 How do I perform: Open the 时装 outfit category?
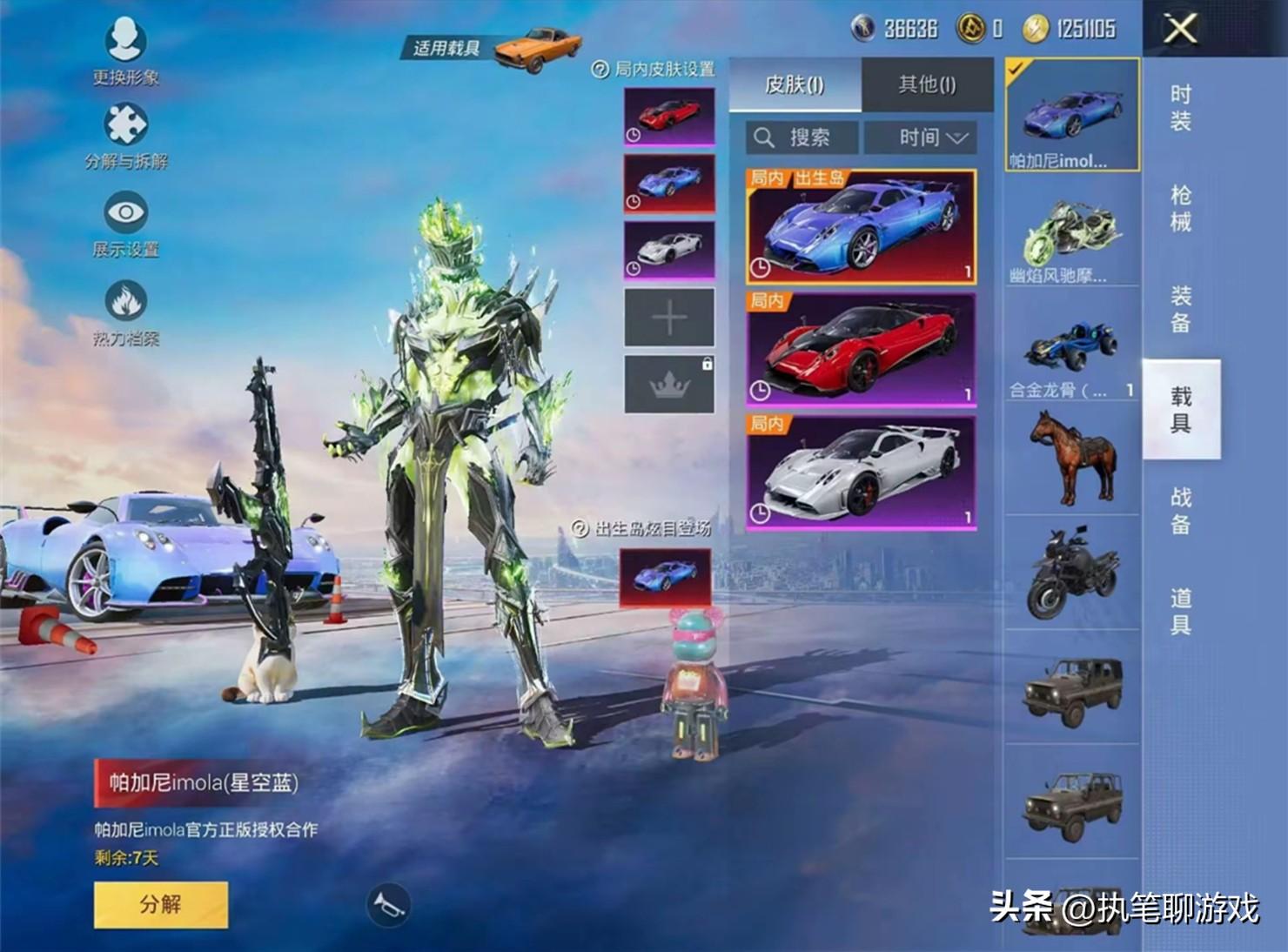click(1180, 108)
